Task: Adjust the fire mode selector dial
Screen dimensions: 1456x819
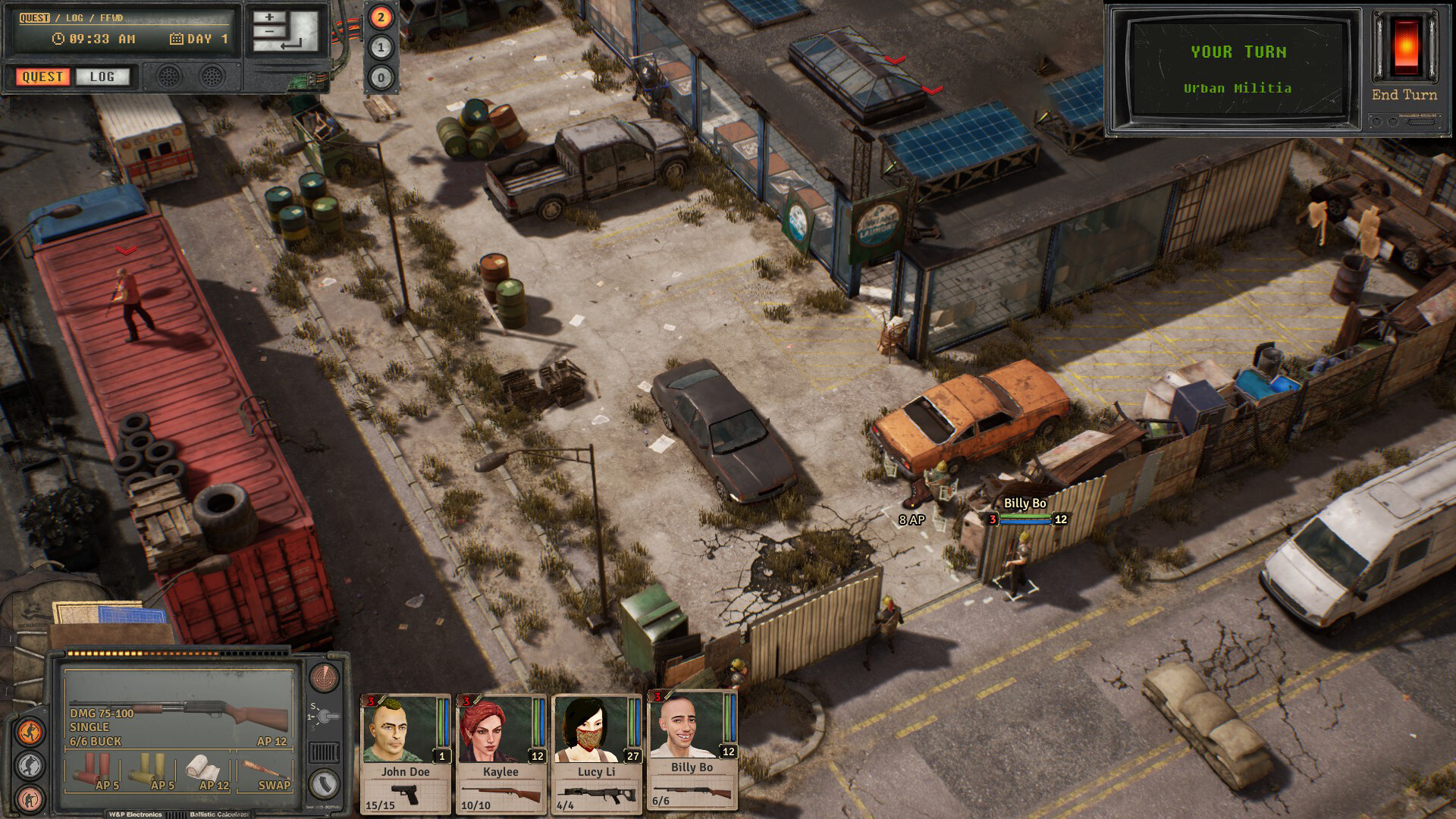Action: point(325,715)
